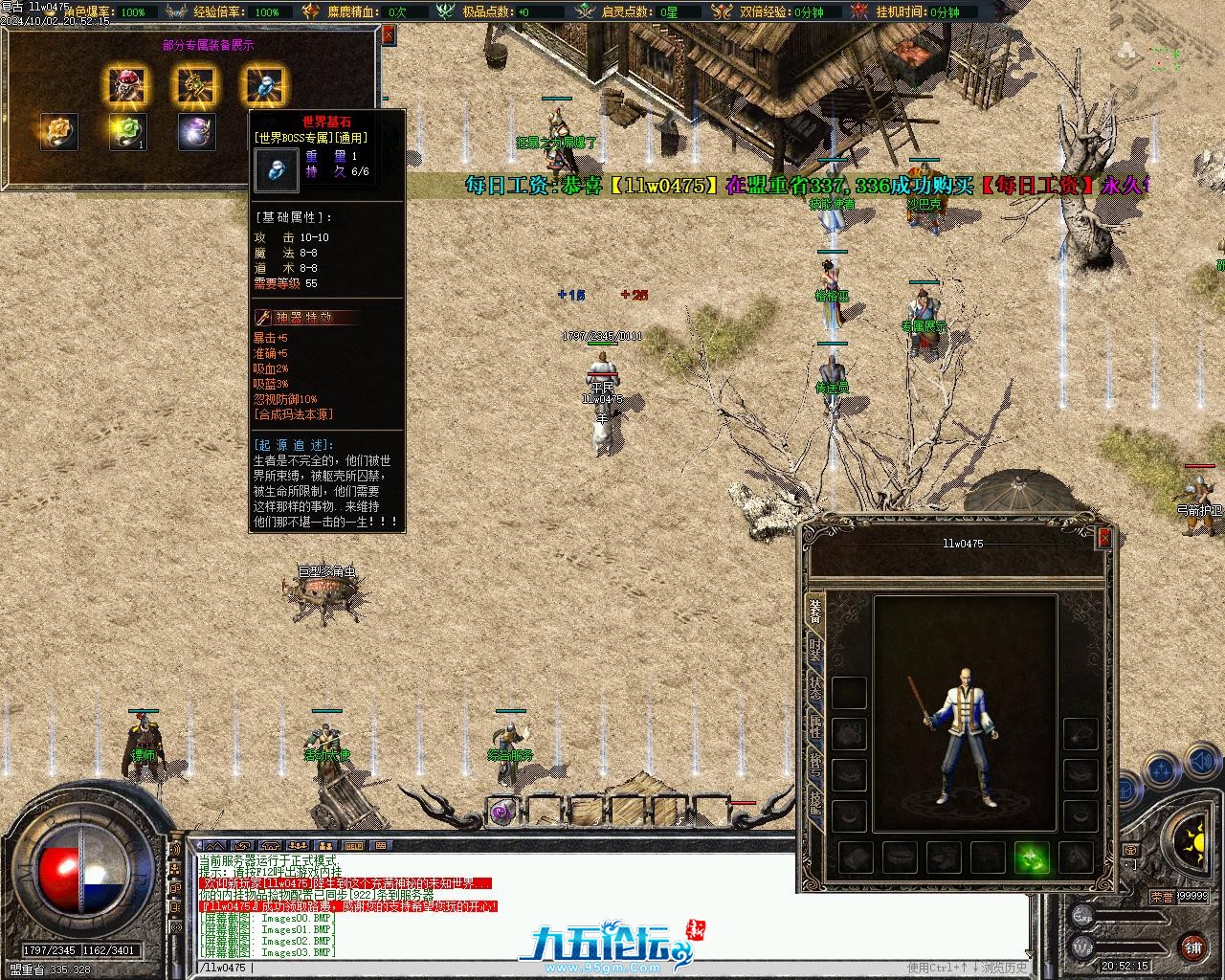Select the golden dragon ring in the showcase

click(196, 86)
